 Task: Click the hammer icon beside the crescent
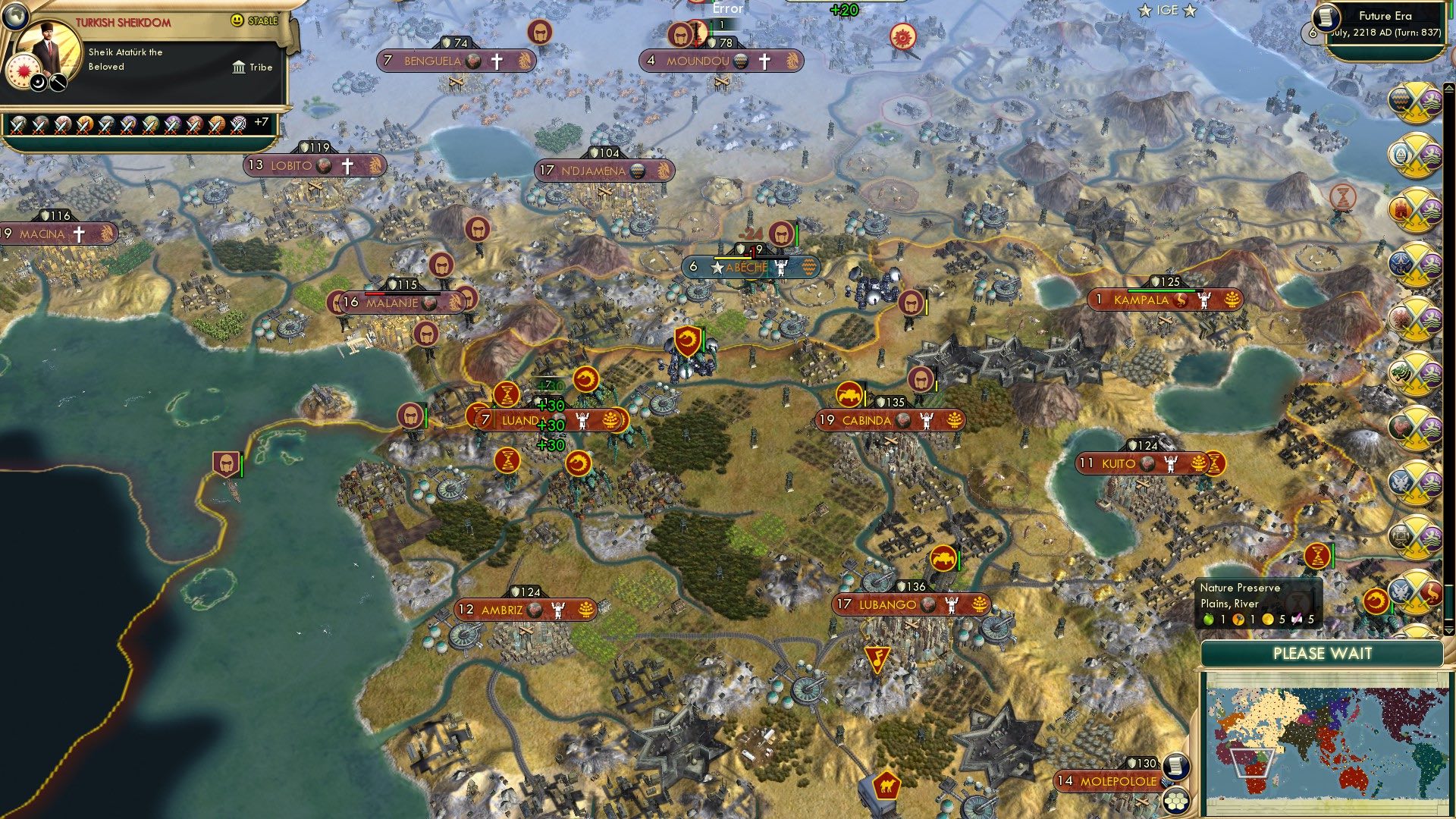click(x=58, y=83)
